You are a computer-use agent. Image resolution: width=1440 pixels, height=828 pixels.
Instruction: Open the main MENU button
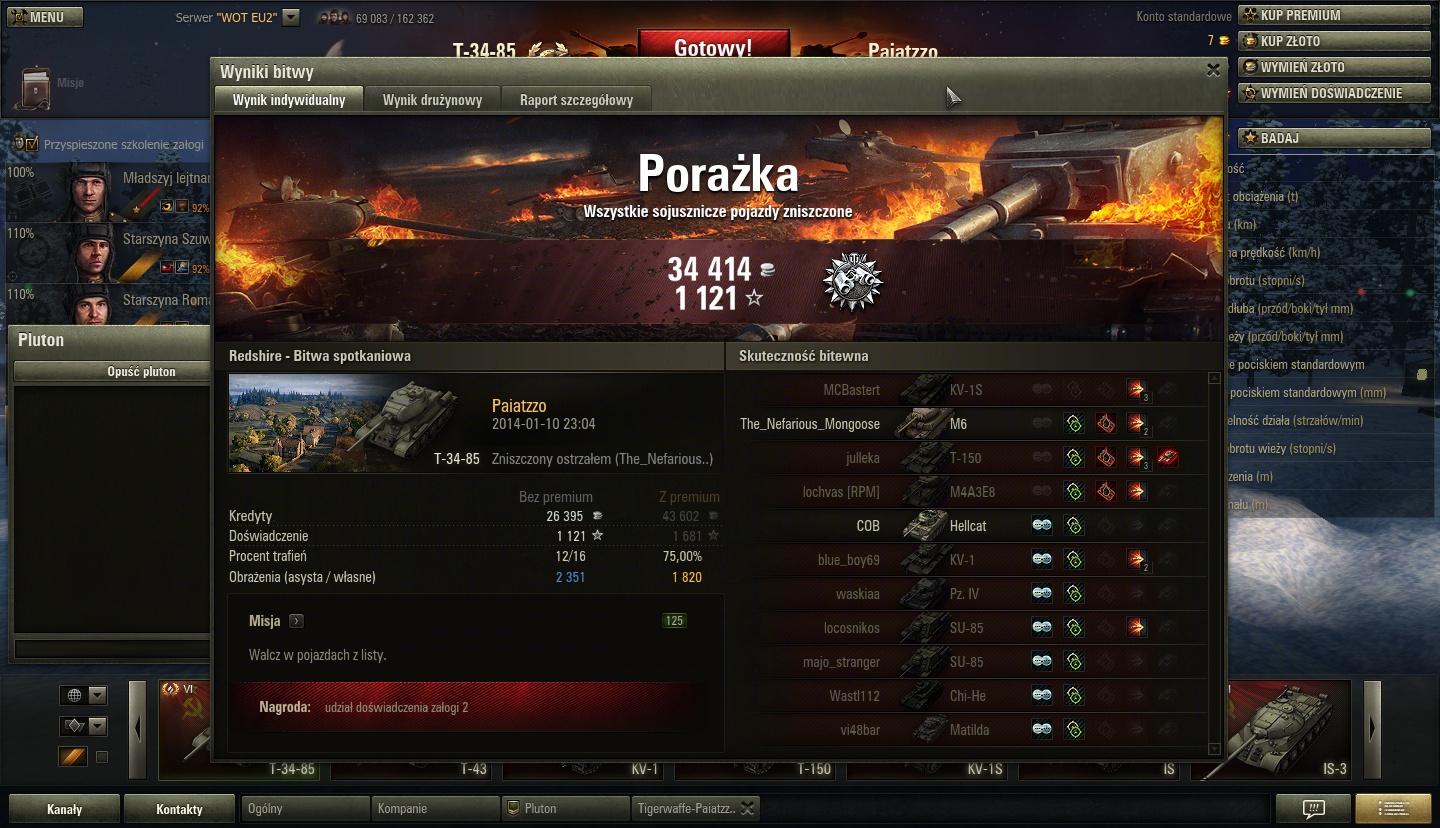coord(45,17)
